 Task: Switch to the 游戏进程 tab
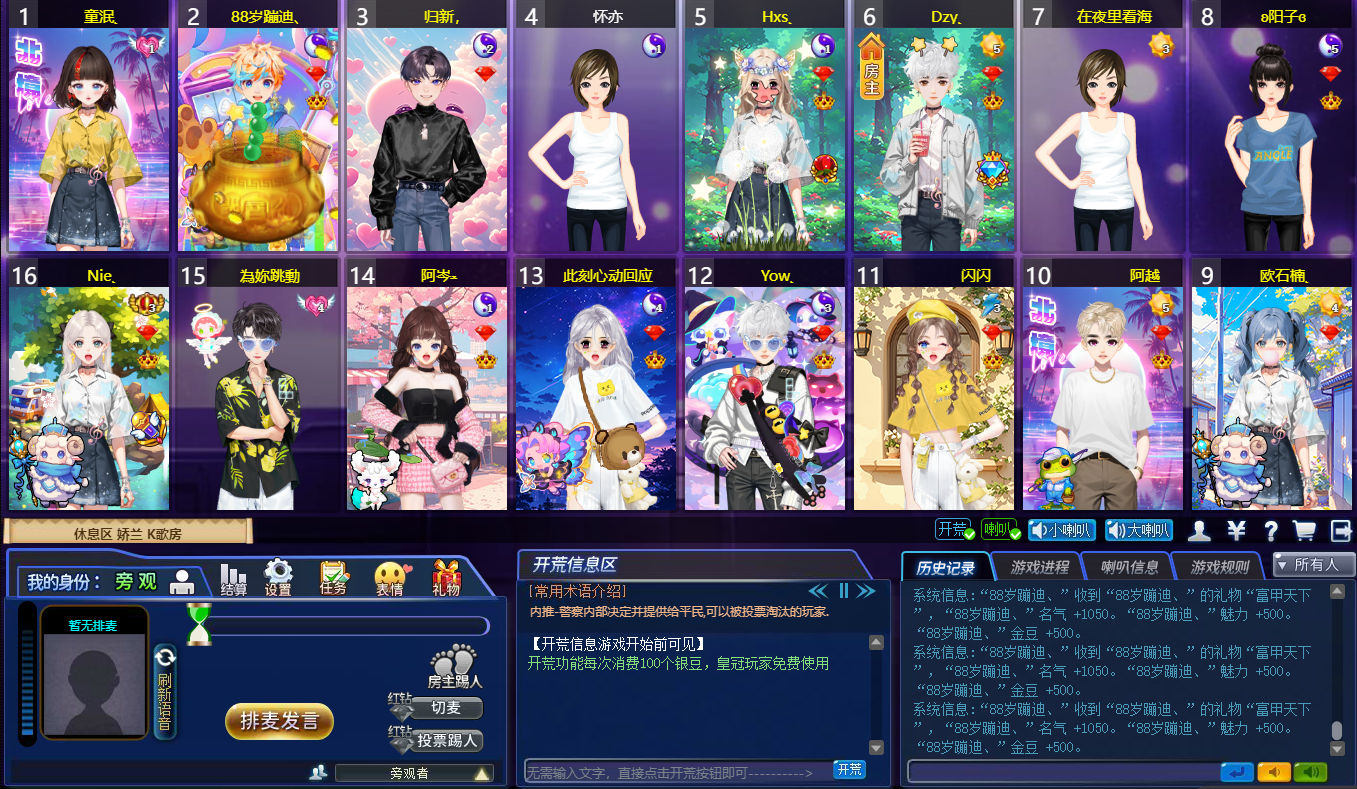coord(1038,567)
